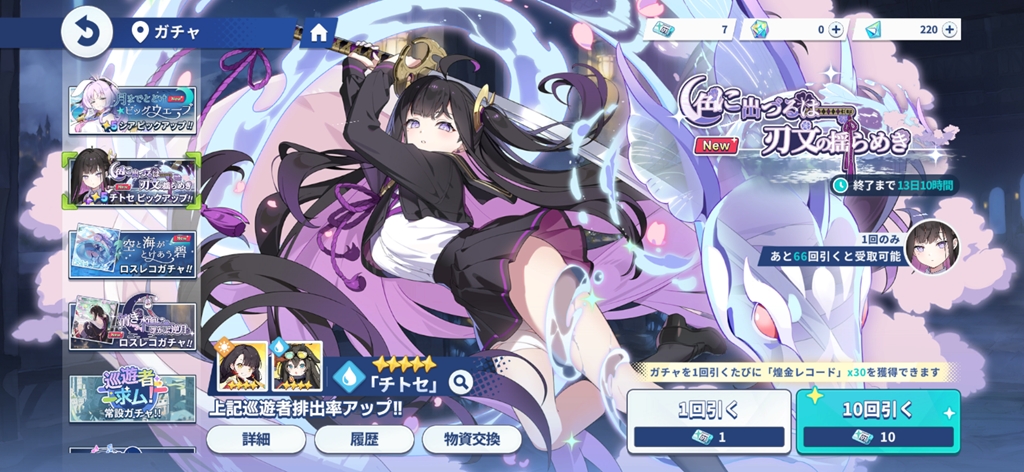Do a 10-pull with 10回引く

(878, 420)
